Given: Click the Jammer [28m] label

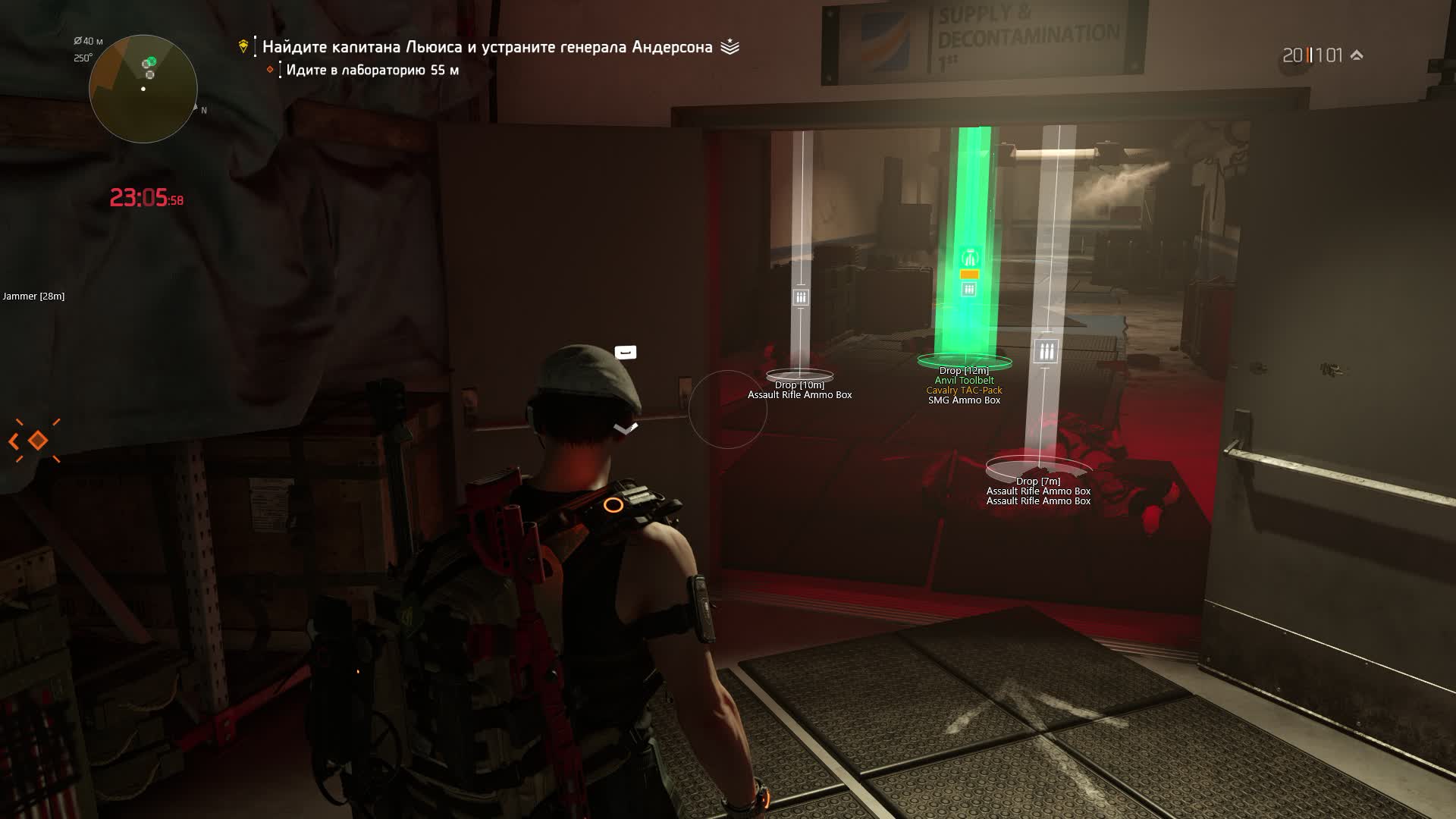Looking at the screenshot, I should [x=33, y=297].
